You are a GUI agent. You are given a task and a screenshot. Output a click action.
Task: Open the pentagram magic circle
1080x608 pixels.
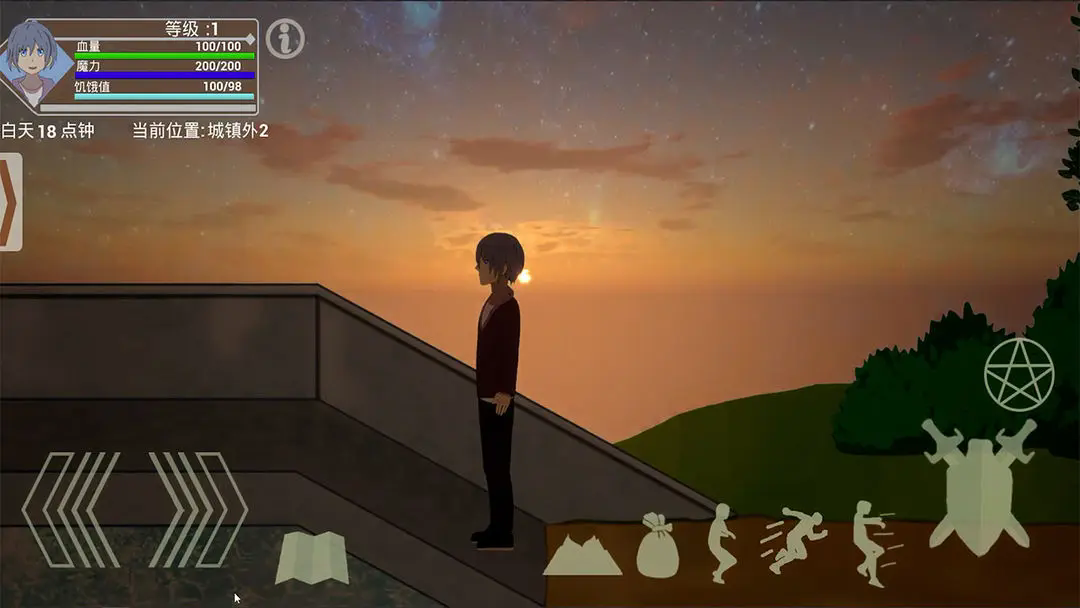pos(1019,375)
